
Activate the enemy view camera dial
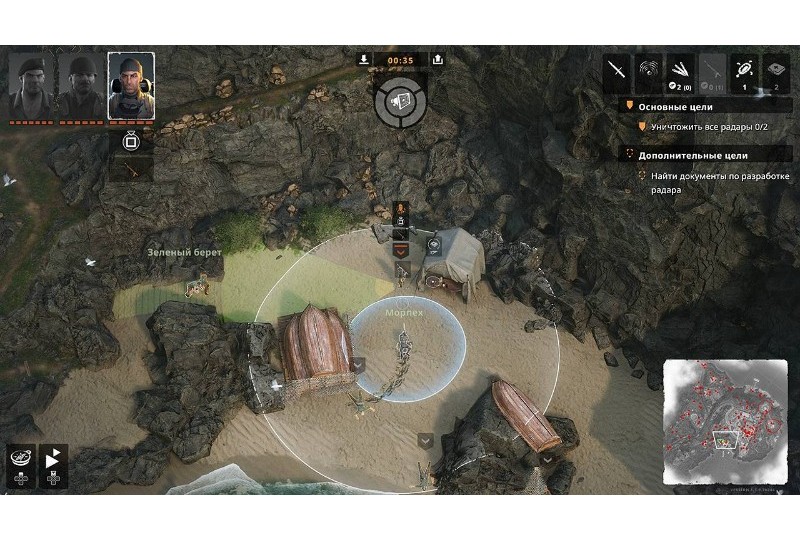(400, 102)
